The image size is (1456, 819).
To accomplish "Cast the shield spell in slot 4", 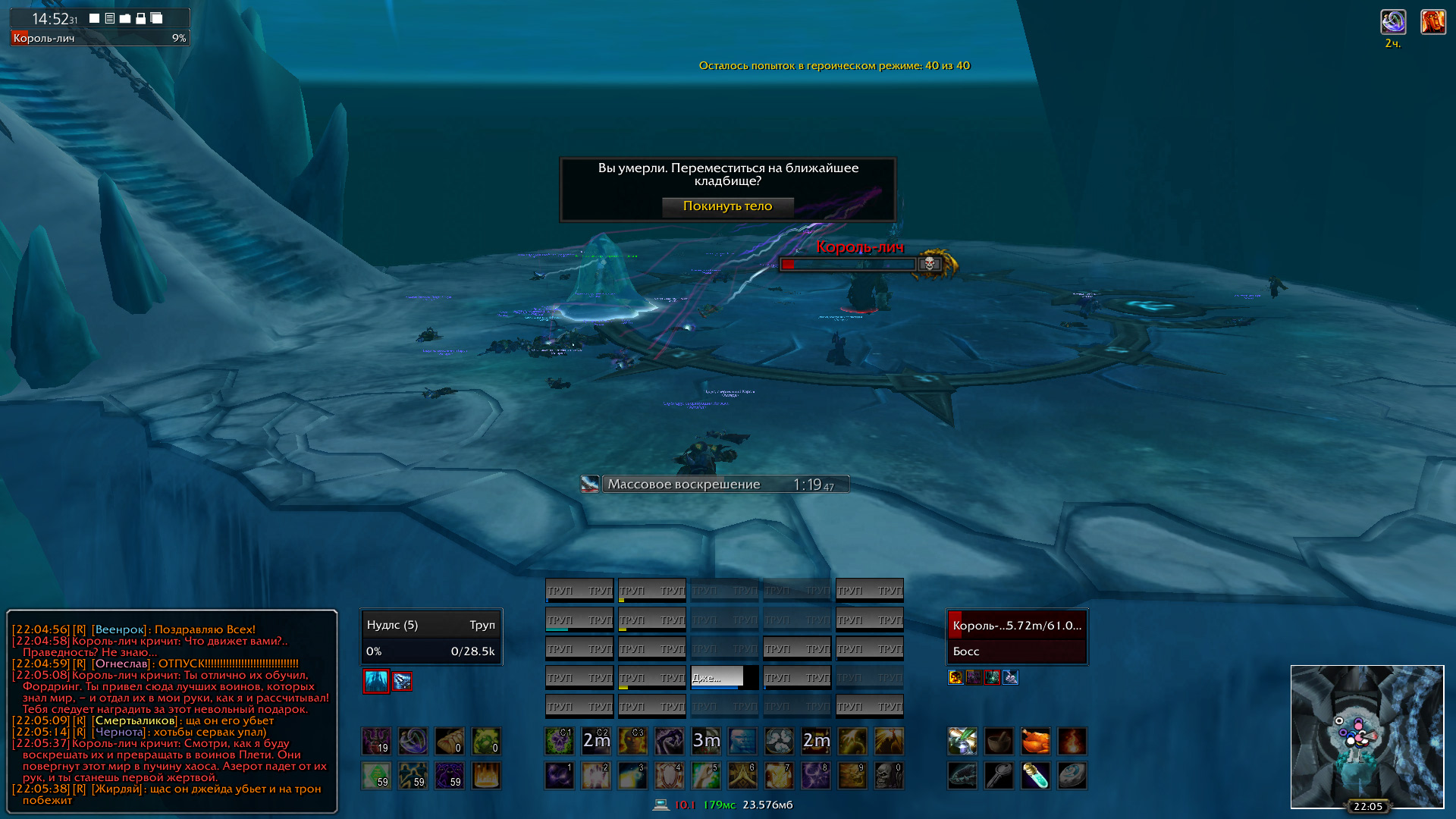I will click(x=670, y=776).
